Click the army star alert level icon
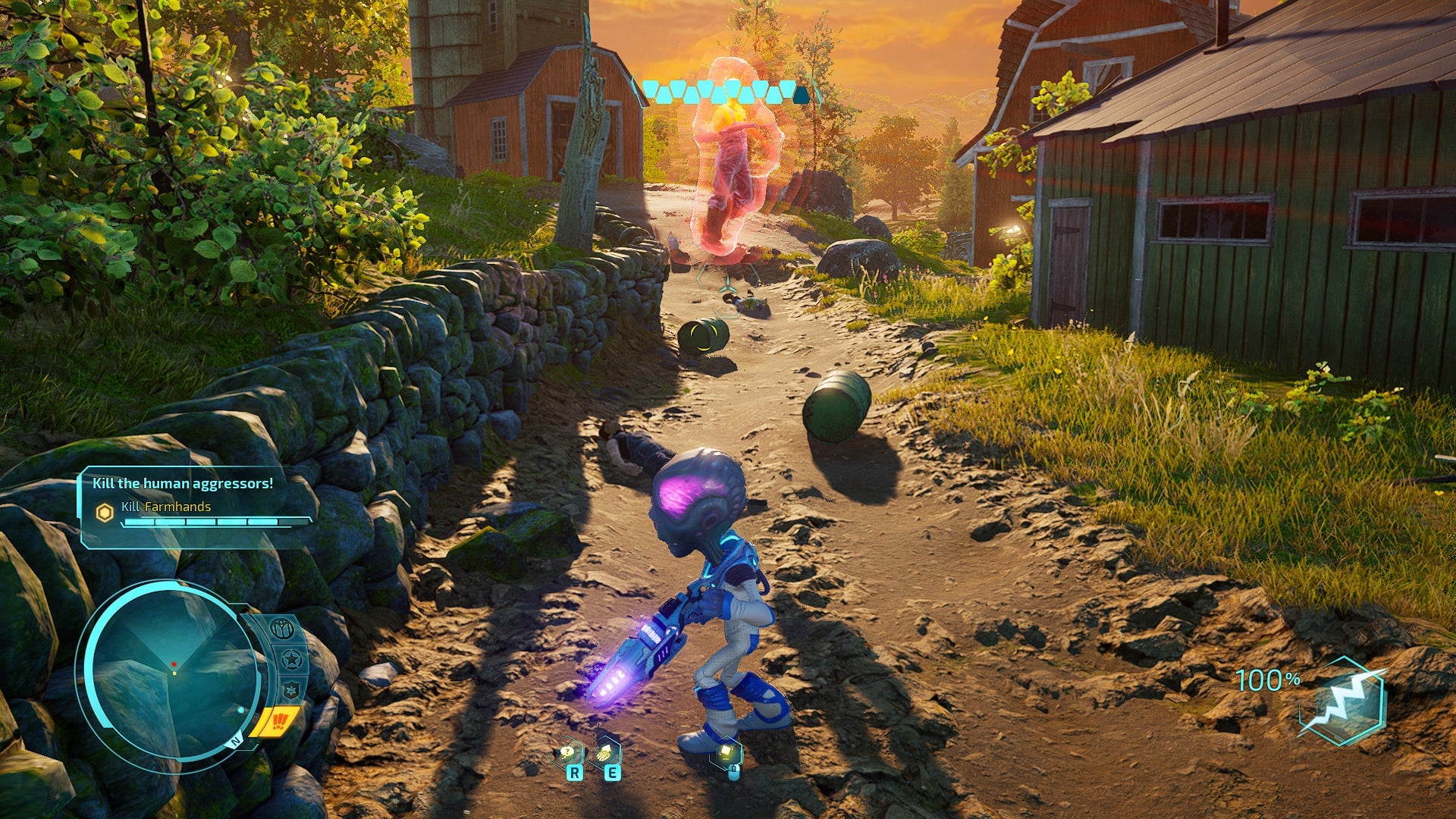 tap(290, 658)
